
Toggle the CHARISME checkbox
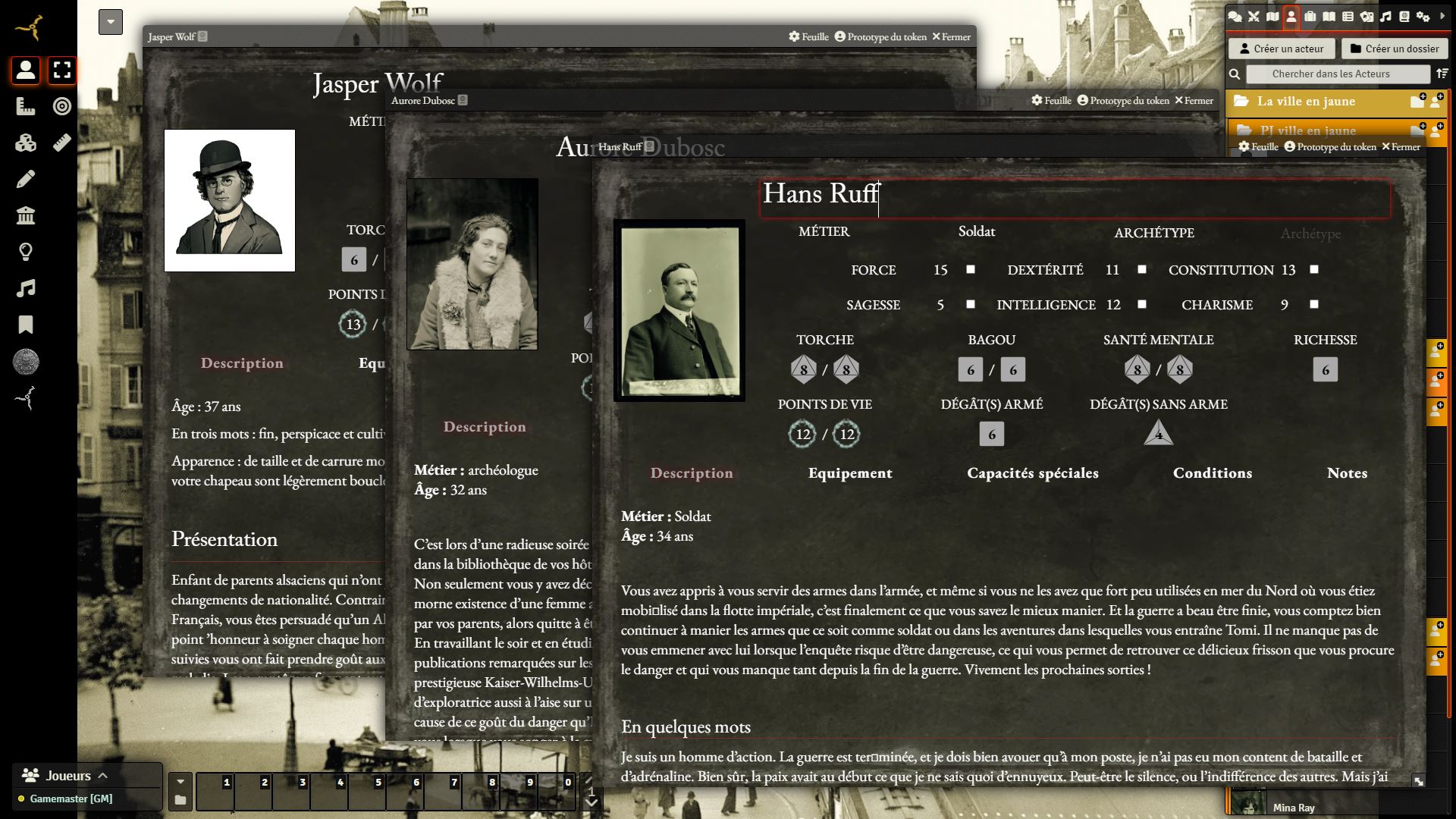pyautogui.click(x=1314, y=304)
